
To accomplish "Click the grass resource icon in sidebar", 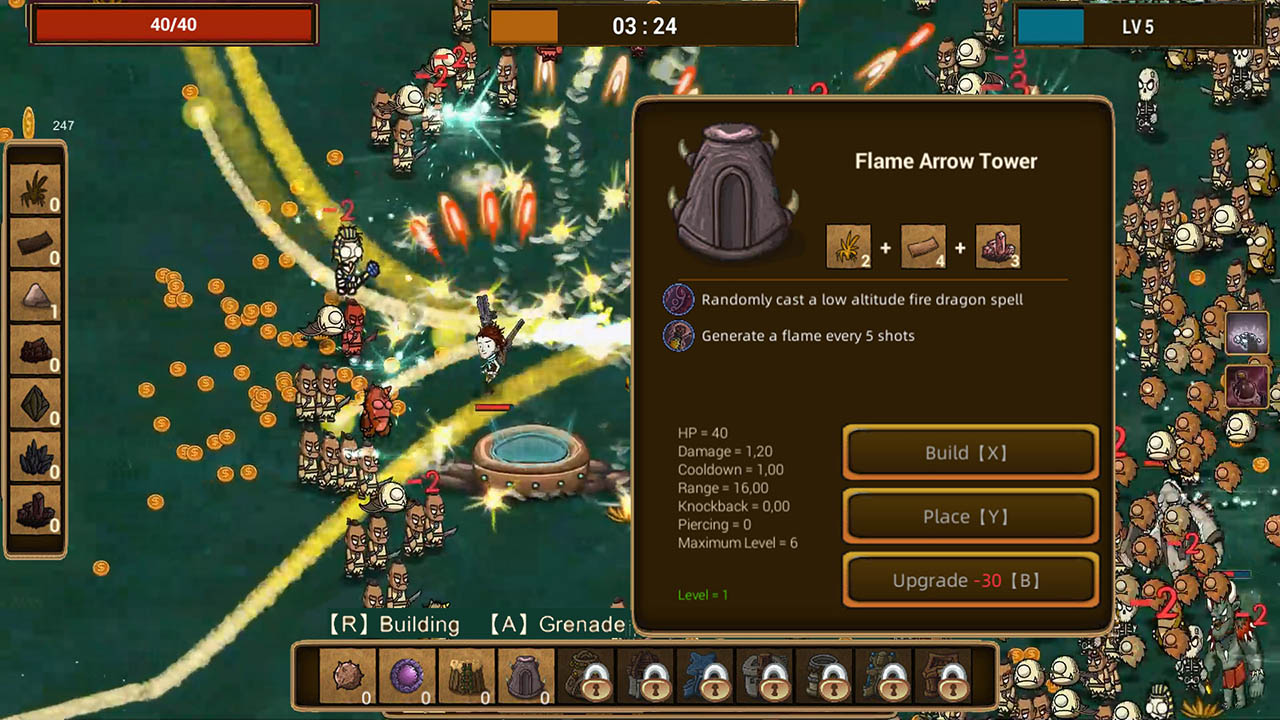I will [x=34, y=190].
